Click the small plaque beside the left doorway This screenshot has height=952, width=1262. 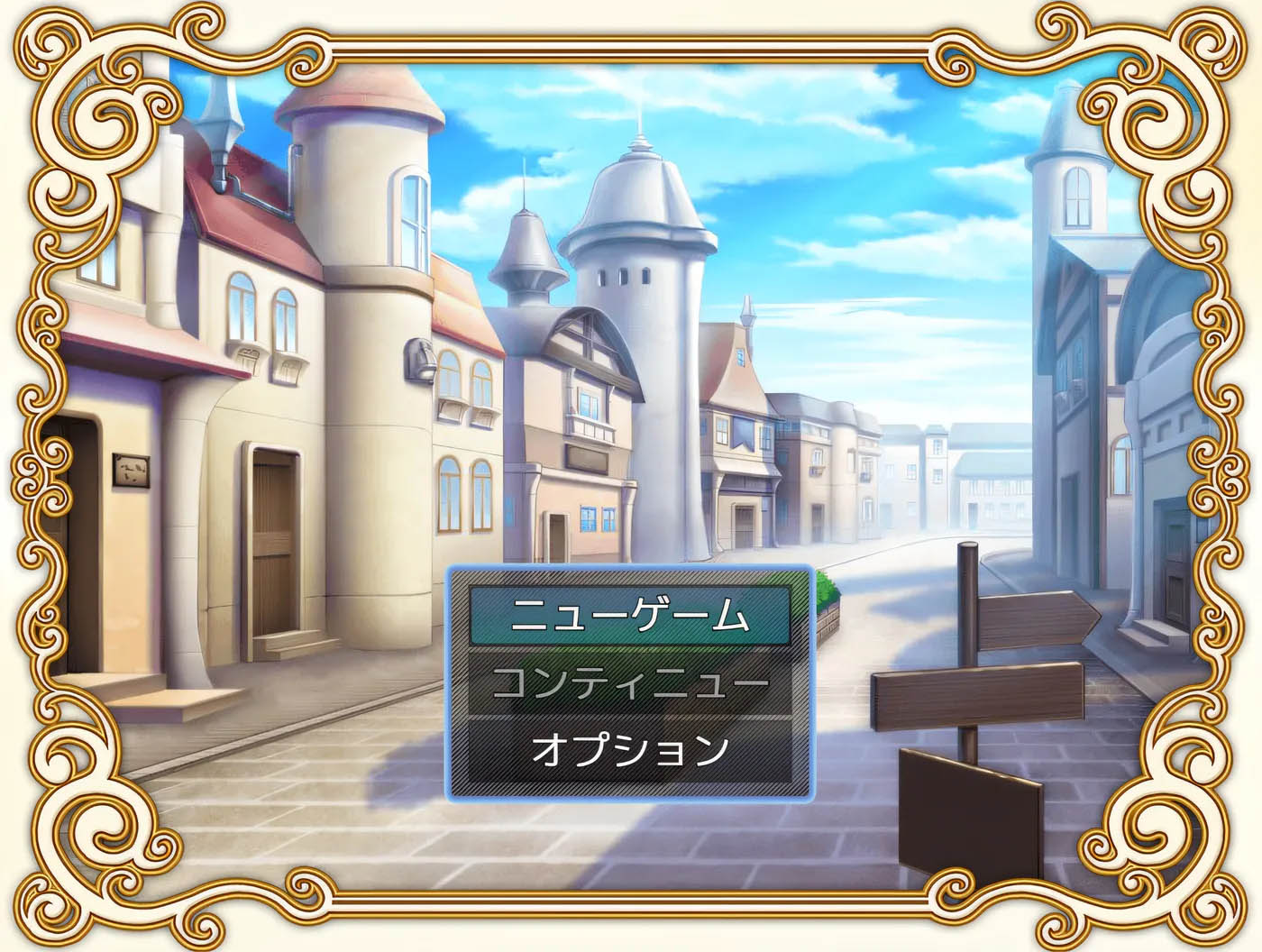129,473
